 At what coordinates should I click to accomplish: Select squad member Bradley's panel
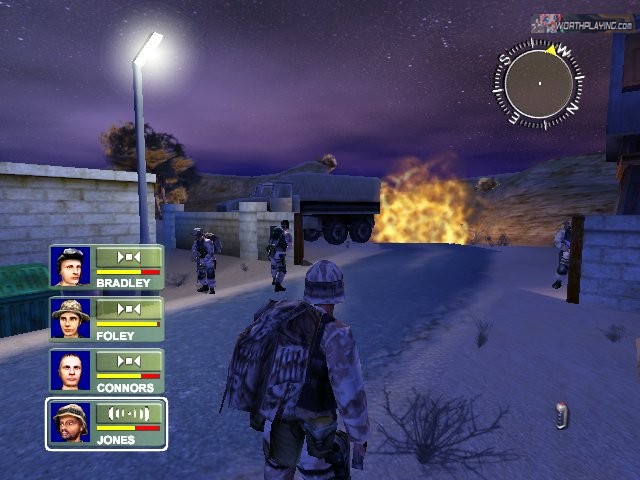pyautogui.click(x=107, y=268)
